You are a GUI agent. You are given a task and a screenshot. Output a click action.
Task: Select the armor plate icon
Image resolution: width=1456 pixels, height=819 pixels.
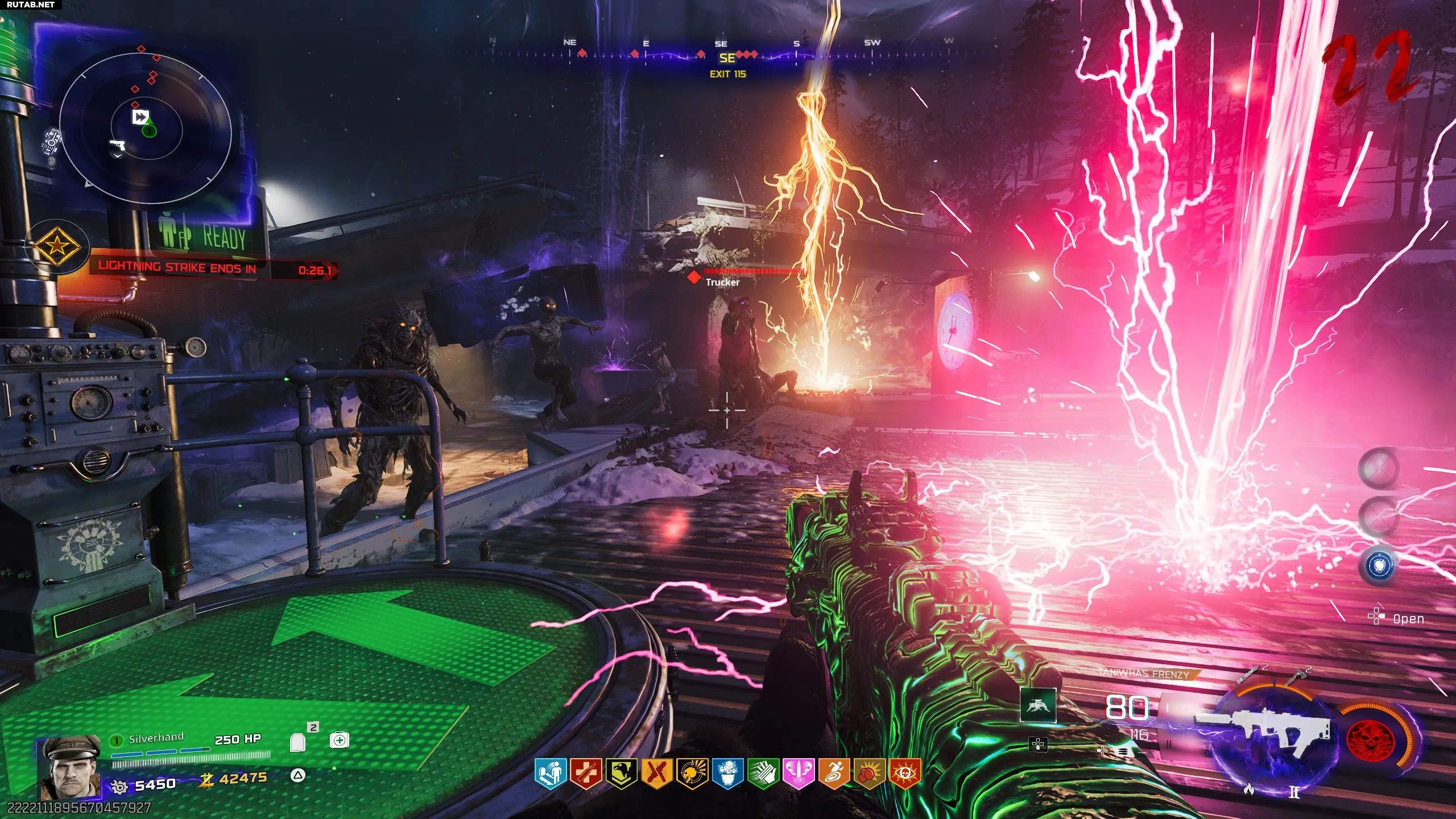[x=298, y=742]
